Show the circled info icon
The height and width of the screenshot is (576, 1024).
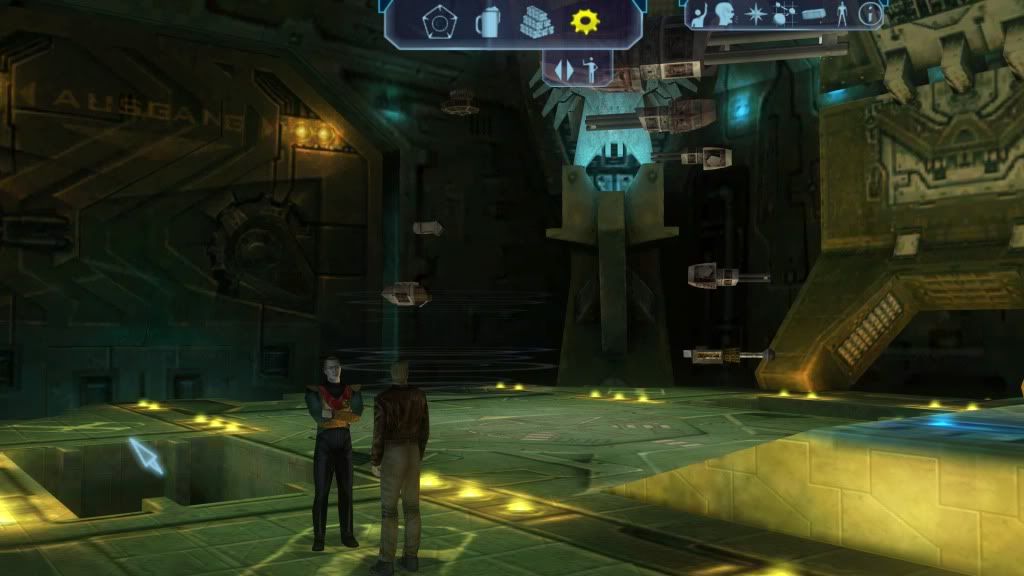click(x=871, y=15)
